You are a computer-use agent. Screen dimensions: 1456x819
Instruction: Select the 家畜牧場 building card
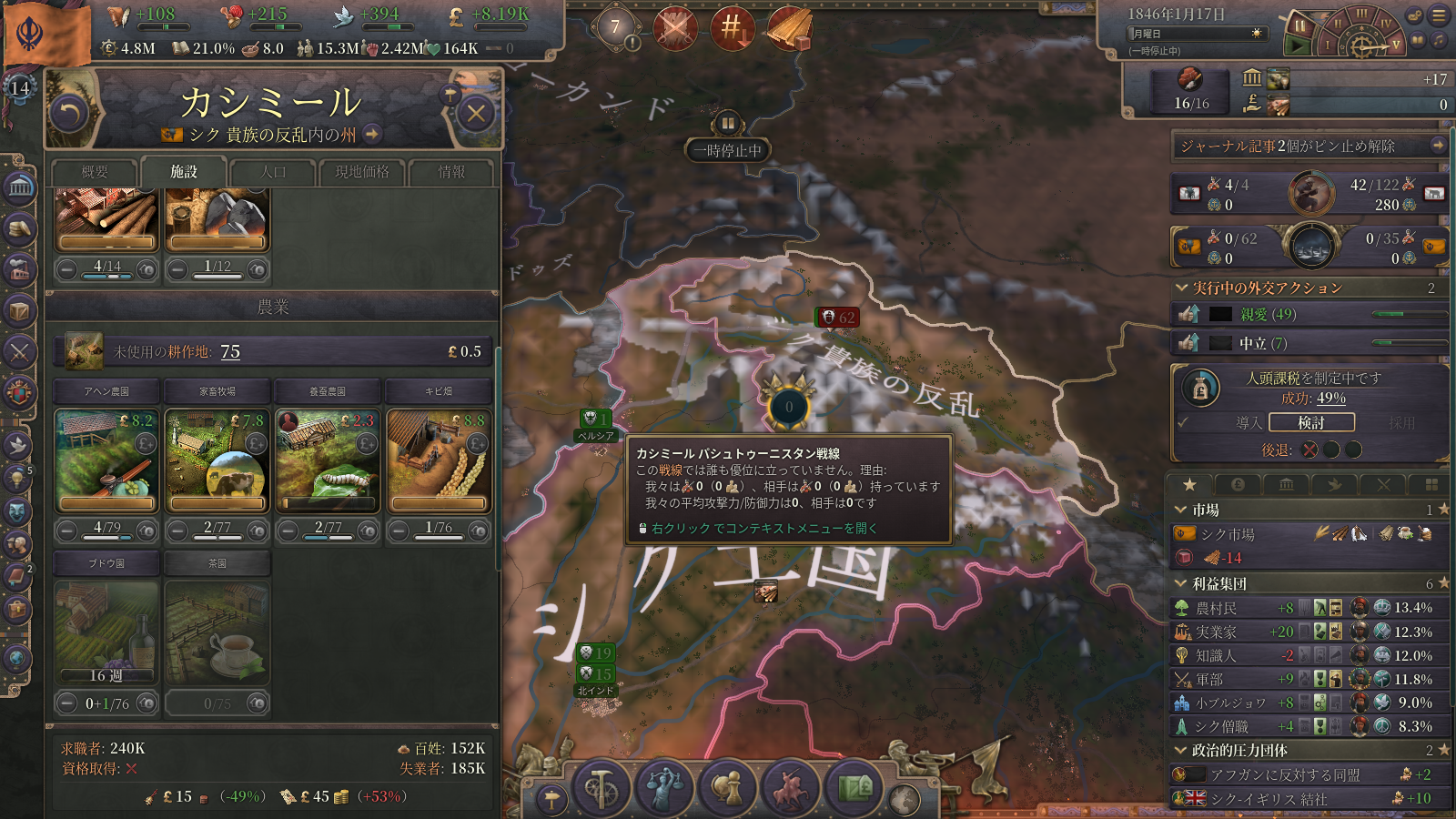[217, 460]
